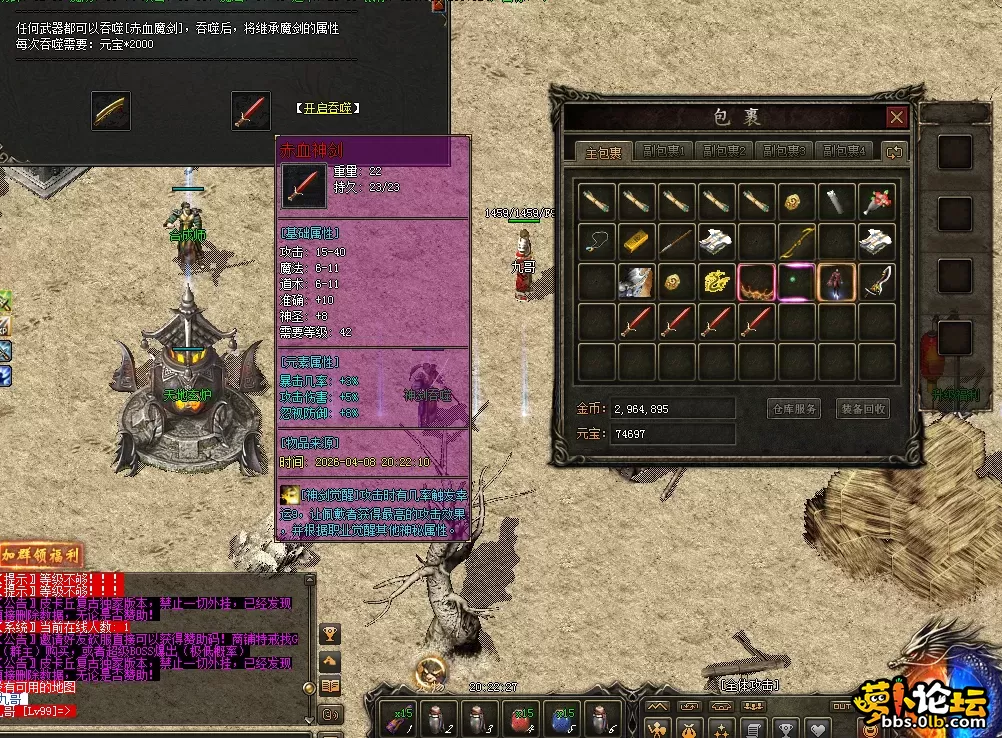Close the 包裹 bag window

pyautogui.click(x=897, y=116)
